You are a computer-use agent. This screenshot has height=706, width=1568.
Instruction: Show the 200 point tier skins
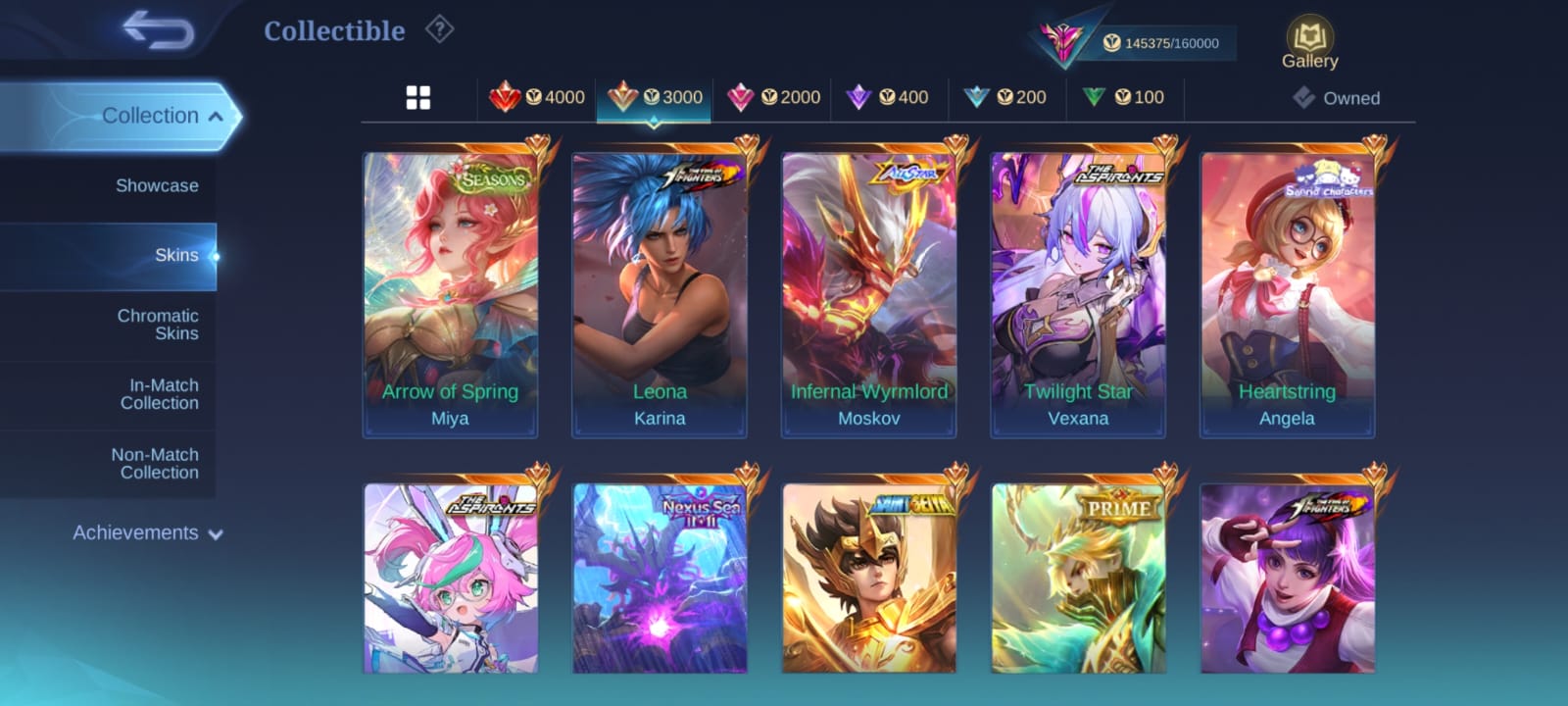click(1006, 97)
